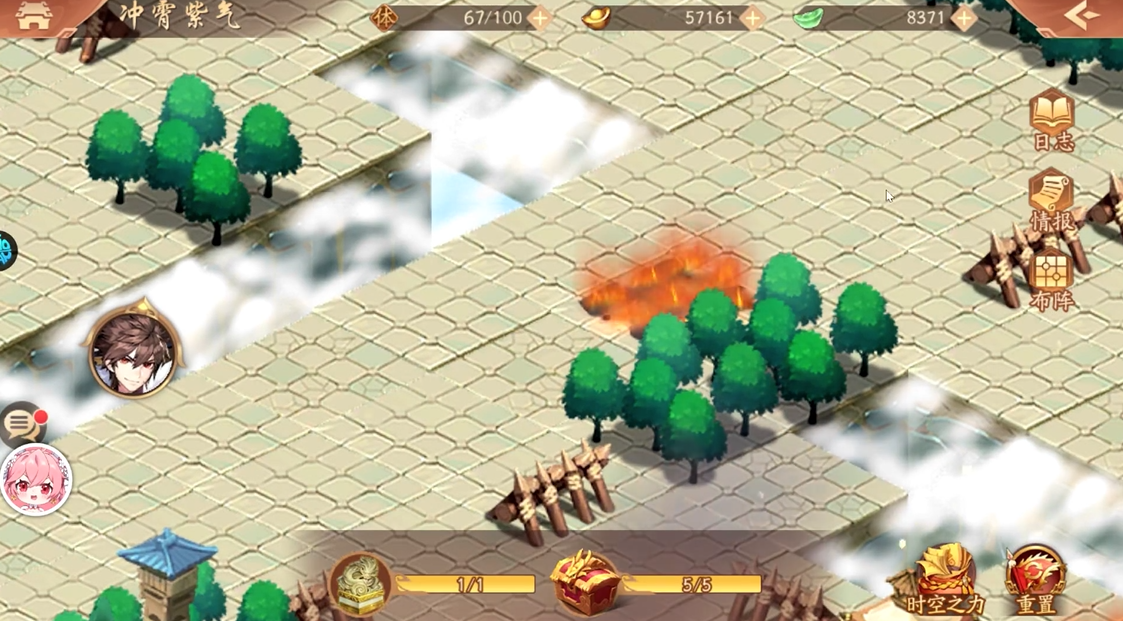The height and width of the screenshot is (621, 1123).
Task: Open the red treasure chest rewards
Action: [585, 581]
